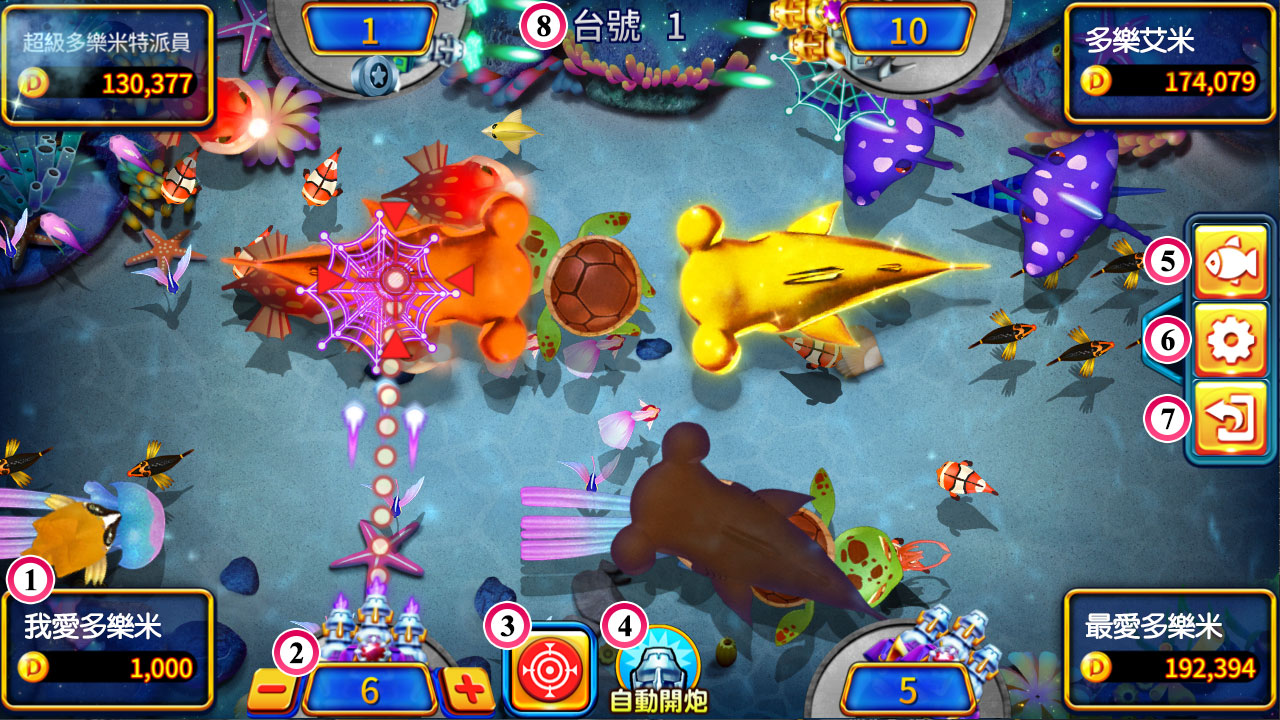Select the 多樂艾米 player panel
Viewport: 1280px width, 720px height.
[x=1168, y=63]
